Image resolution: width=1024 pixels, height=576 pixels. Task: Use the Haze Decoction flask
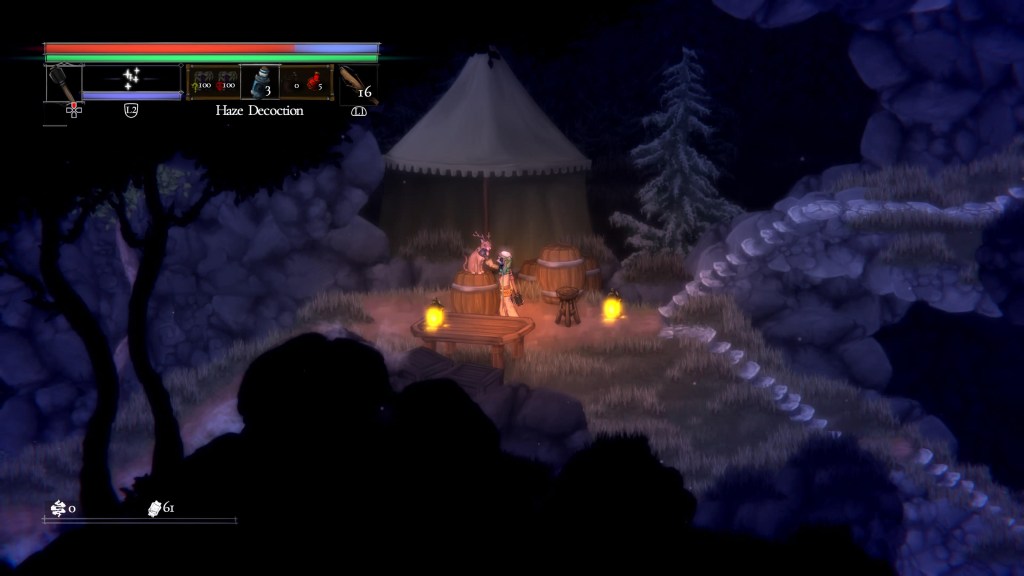tap(258, 82)
